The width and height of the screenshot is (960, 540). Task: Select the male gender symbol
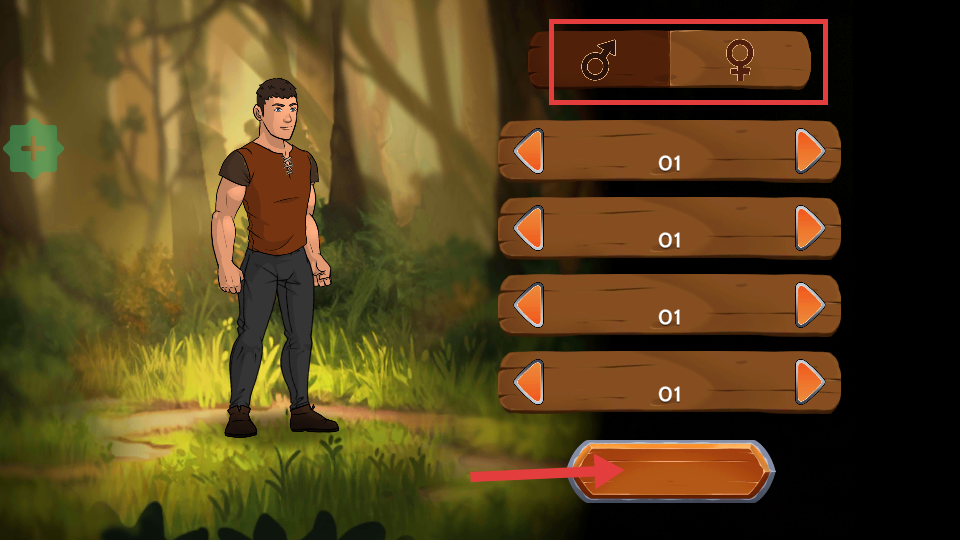(599, 61)
